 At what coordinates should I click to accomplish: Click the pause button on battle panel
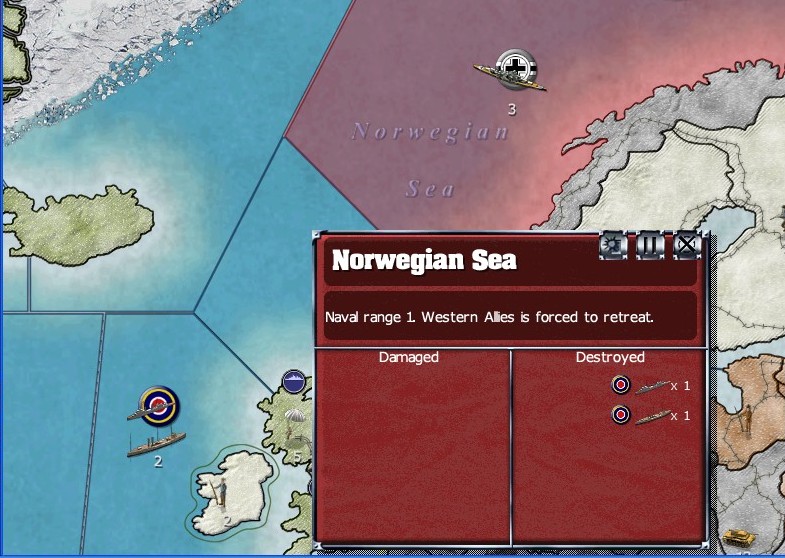(650, 245)
